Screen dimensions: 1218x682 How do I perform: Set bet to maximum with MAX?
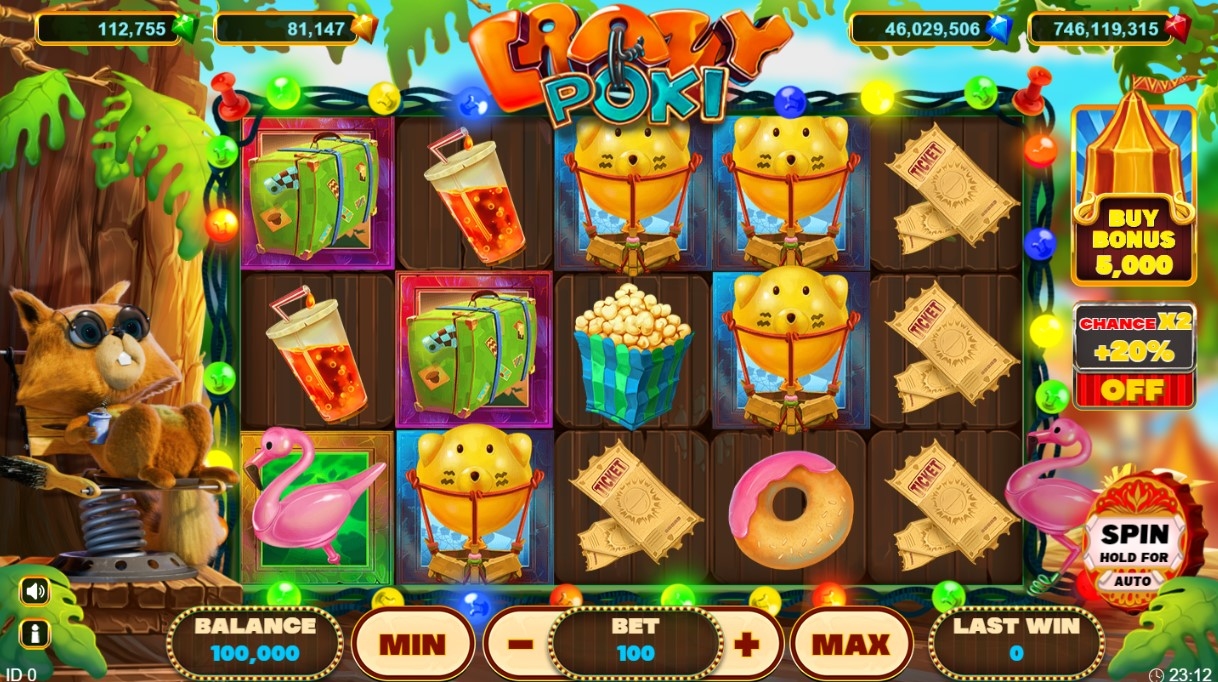tap(850, 643)
